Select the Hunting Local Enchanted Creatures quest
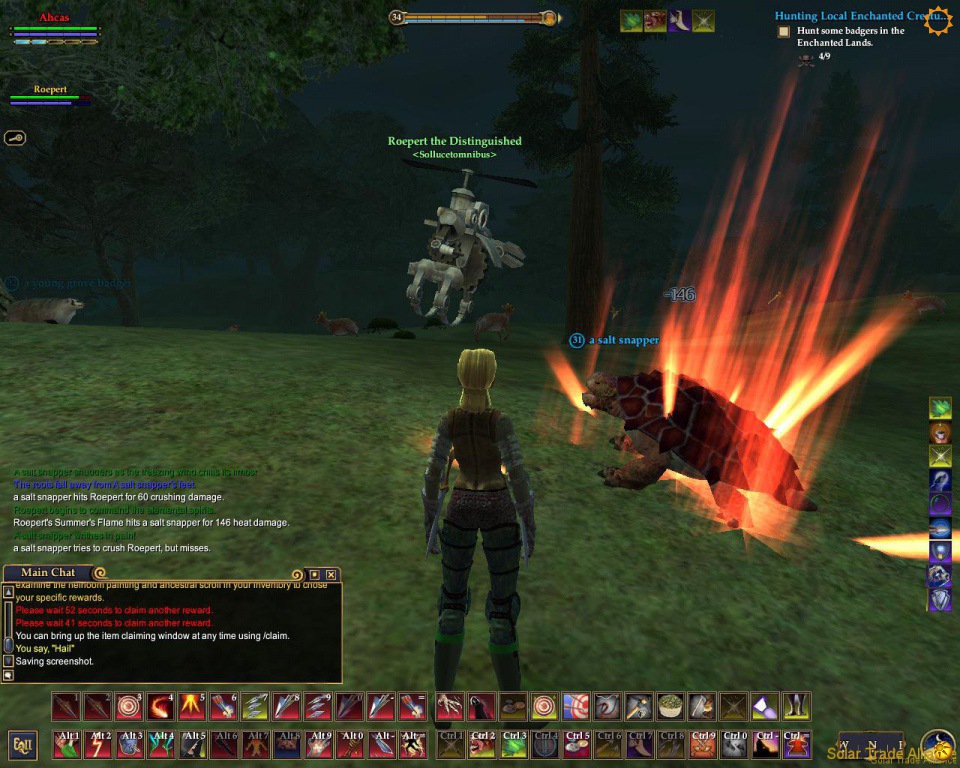 tap(848, 16)
